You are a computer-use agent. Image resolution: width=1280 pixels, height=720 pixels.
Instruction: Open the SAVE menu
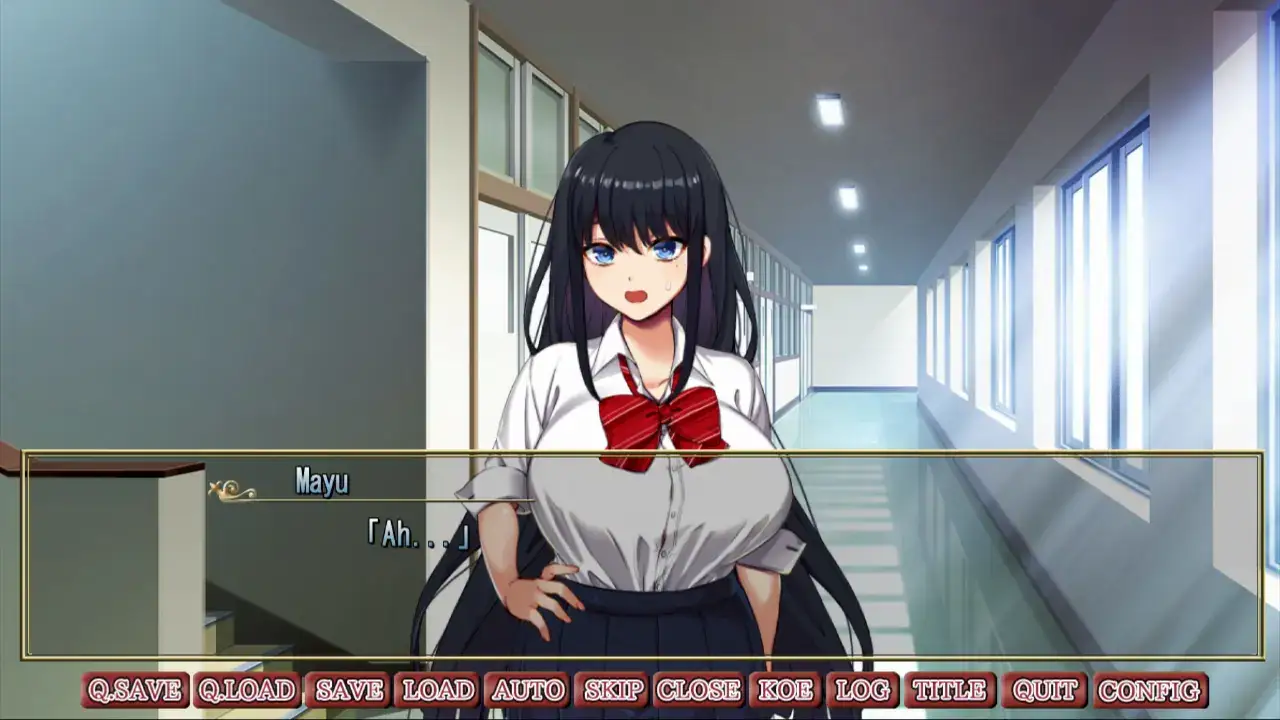coord(349,690)
